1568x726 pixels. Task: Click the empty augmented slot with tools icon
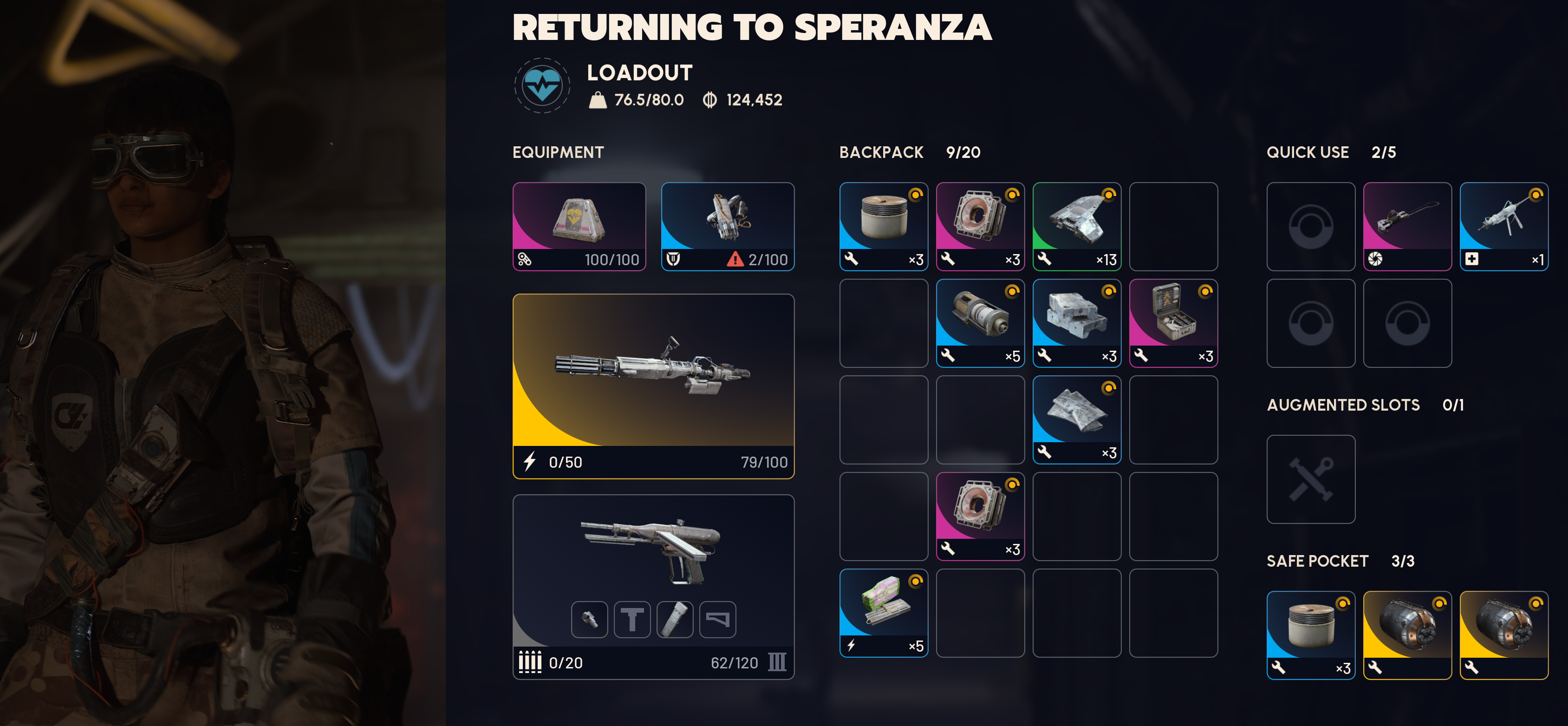tap(1310, 479)
